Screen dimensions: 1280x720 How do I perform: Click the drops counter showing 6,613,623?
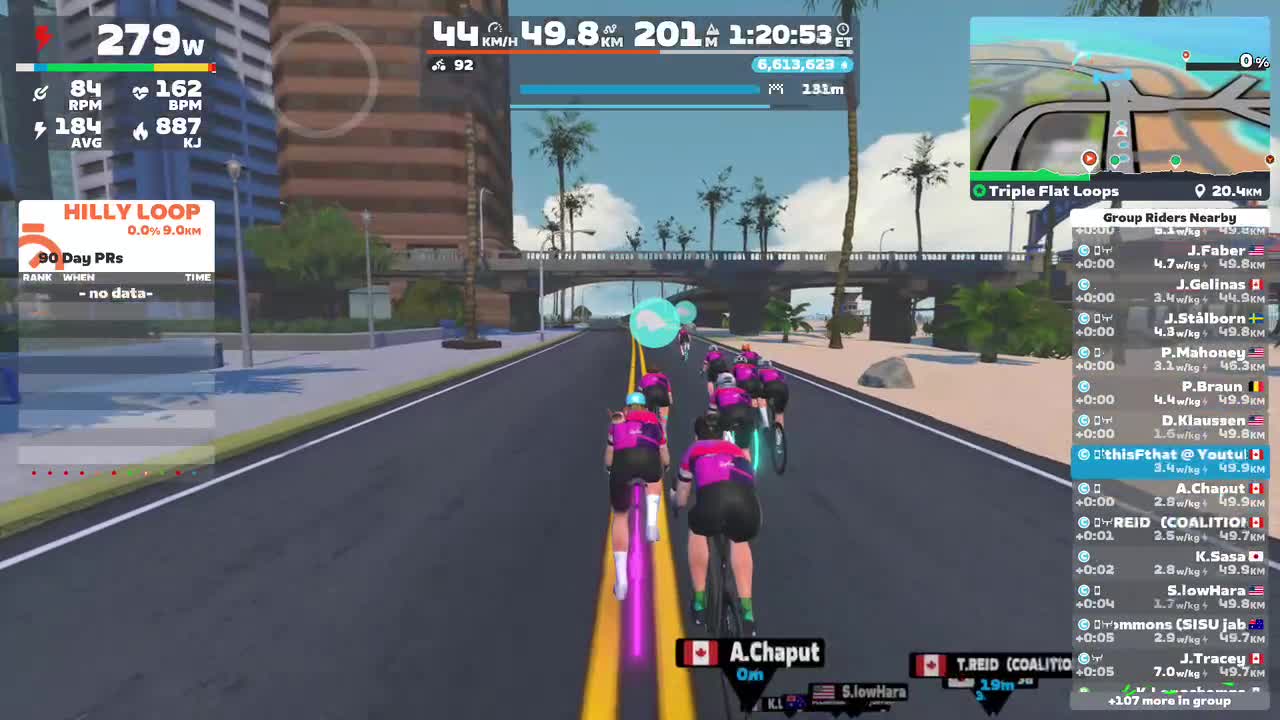click(802, 64)
